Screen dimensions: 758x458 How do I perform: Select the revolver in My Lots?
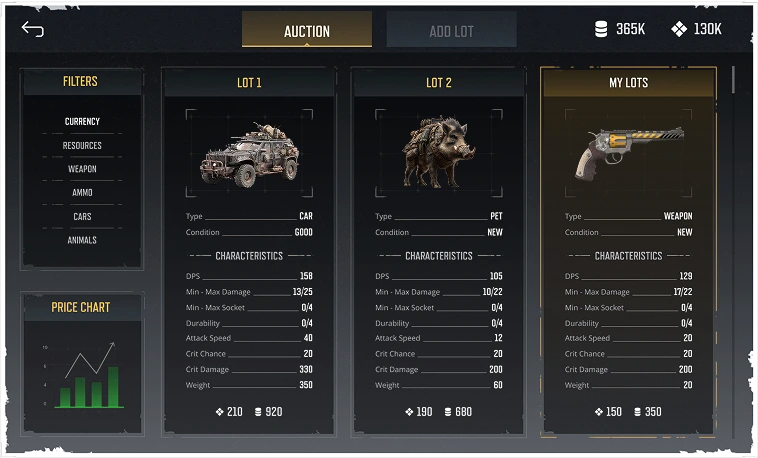628,153
